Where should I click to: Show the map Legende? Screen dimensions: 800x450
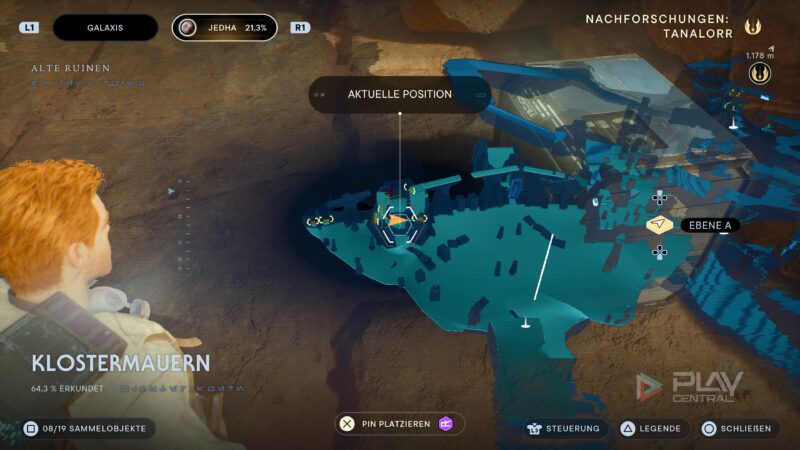(x=651, y=428)
